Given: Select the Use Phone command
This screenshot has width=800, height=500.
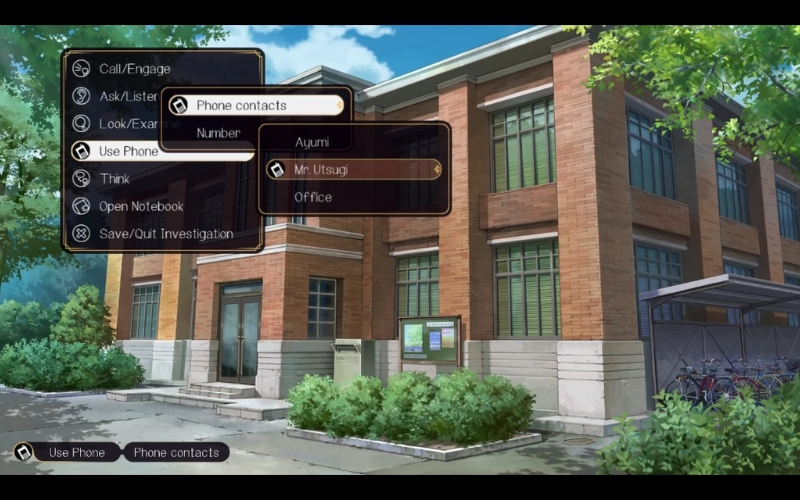Looking at the screenshot, I should coord(128,151).
